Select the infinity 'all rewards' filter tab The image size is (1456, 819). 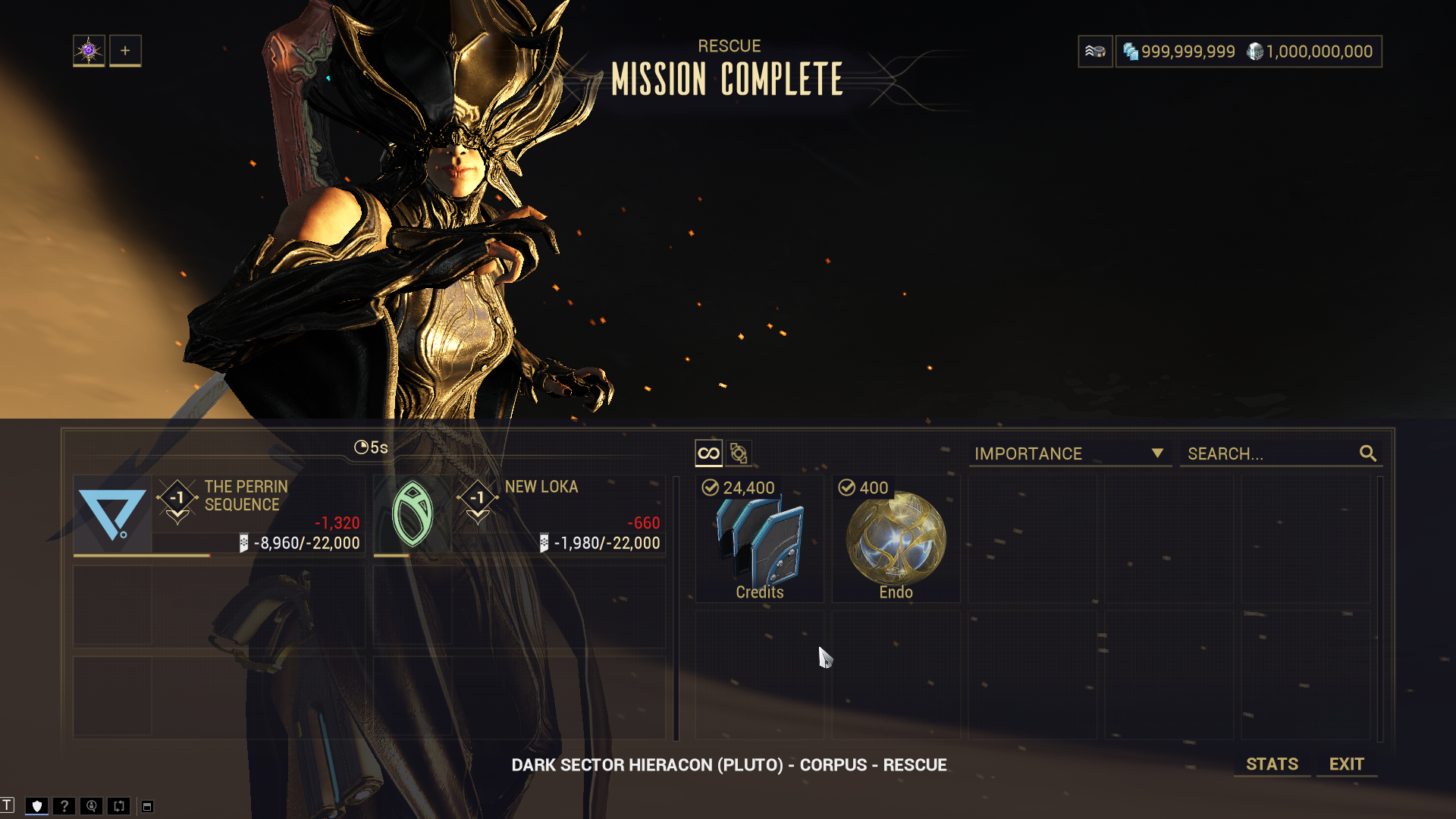tap(708, 453)
